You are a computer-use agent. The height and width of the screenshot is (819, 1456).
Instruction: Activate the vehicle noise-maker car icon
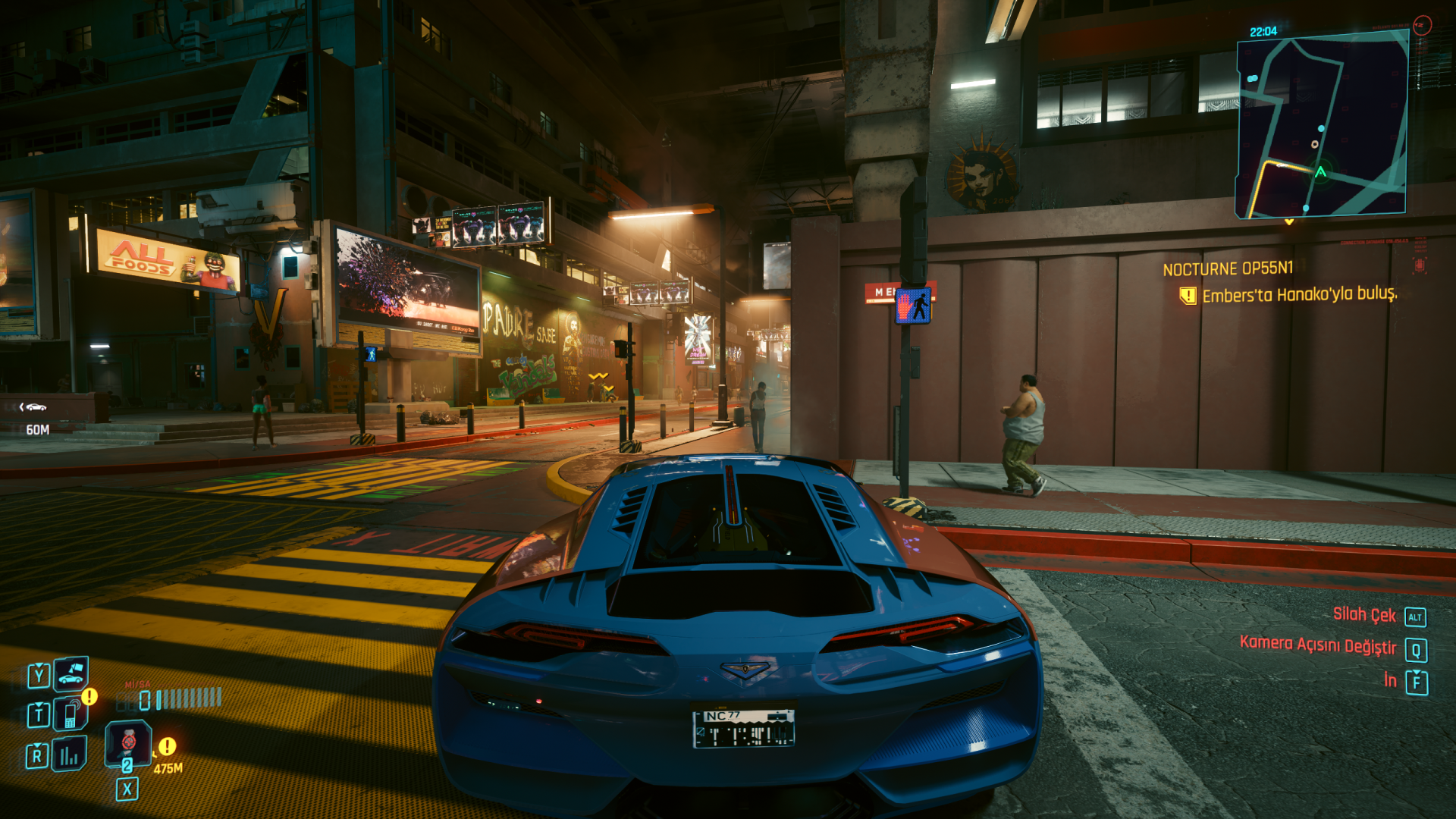pos(71,673)
